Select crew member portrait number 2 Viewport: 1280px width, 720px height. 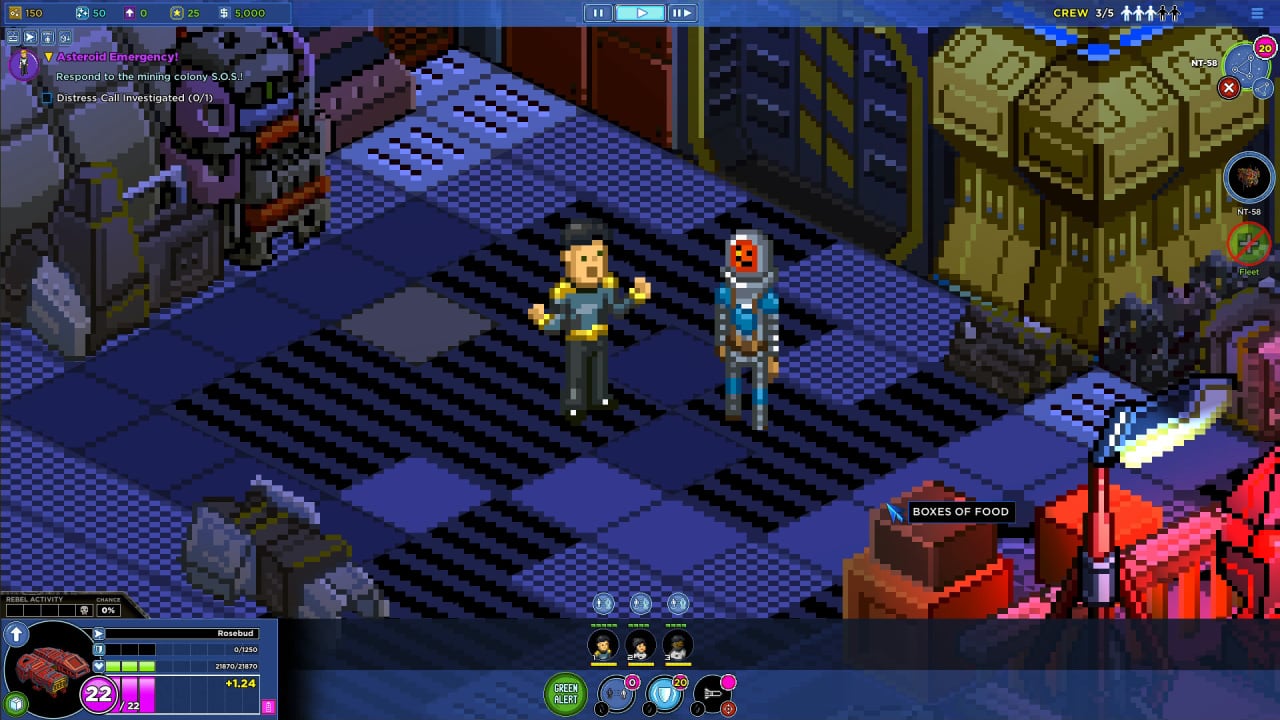click(x=640, y=645)
